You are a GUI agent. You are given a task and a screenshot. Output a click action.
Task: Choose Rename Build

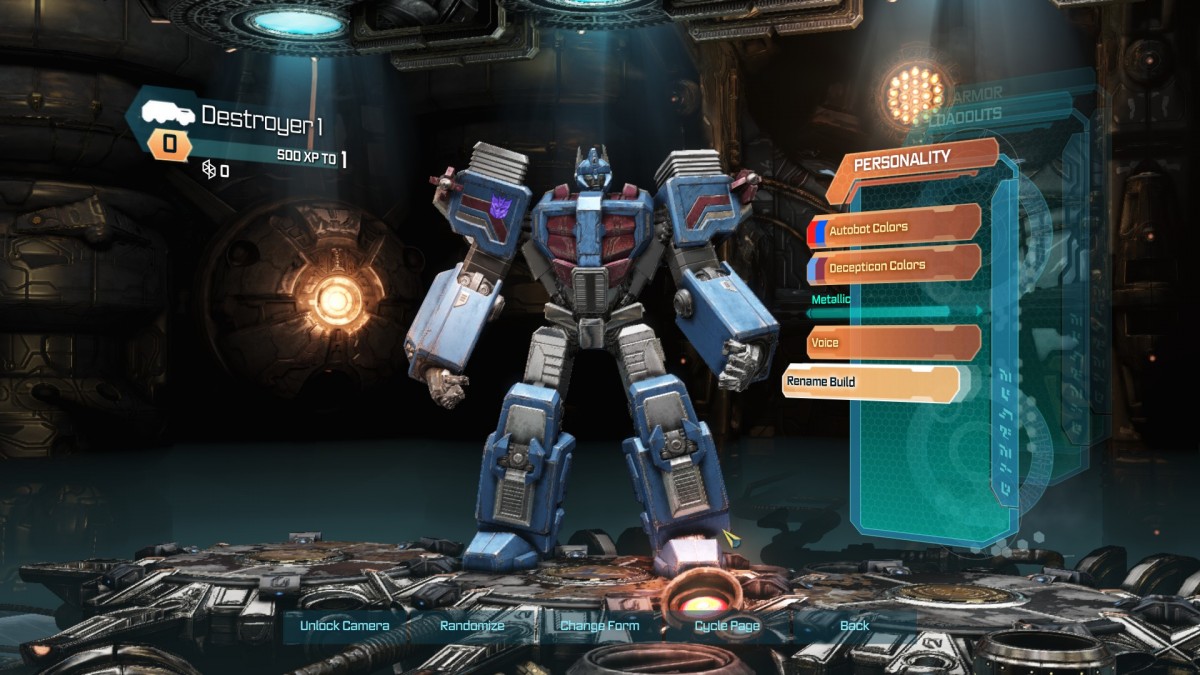[x=870, y=382]
